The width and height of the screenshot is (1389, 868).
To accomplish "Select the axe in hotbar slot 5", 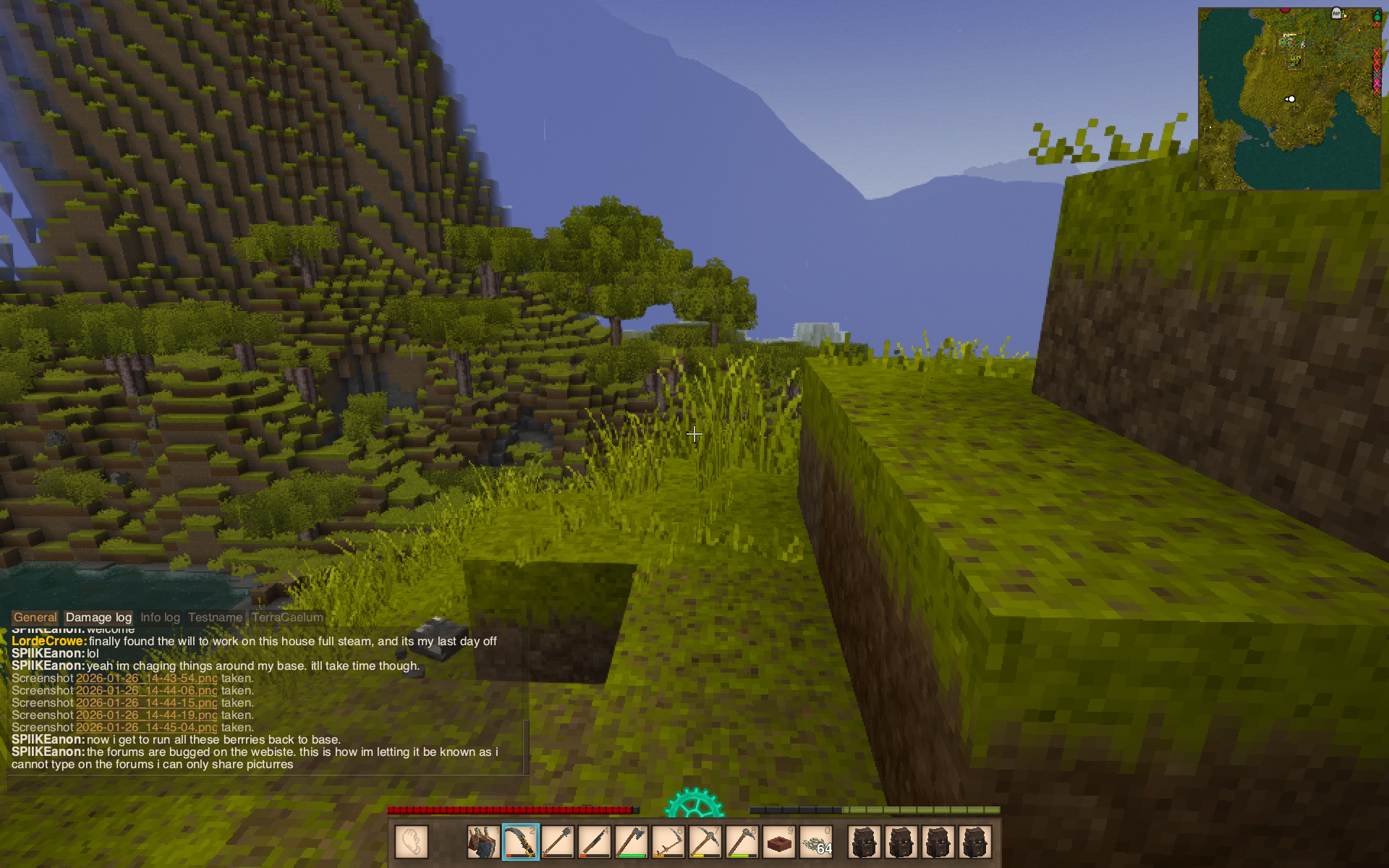I will pos(632,842).
